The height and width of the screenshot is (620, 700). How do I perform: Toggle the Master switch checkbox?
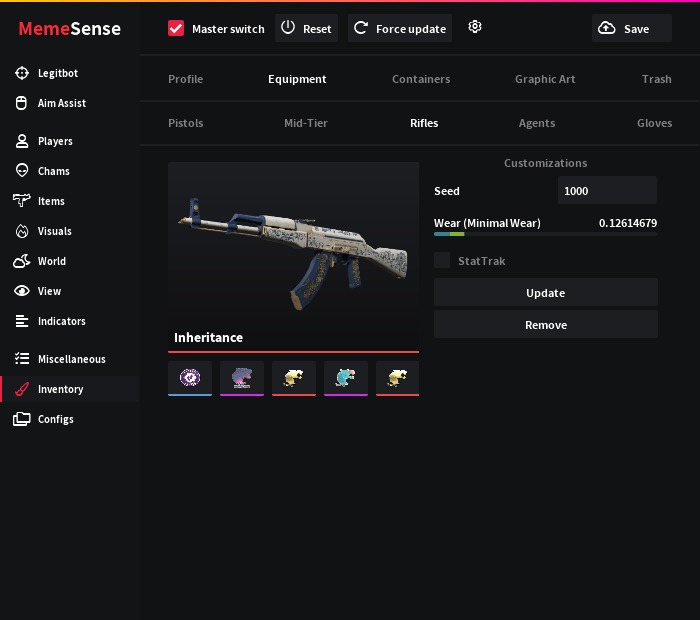177,29
